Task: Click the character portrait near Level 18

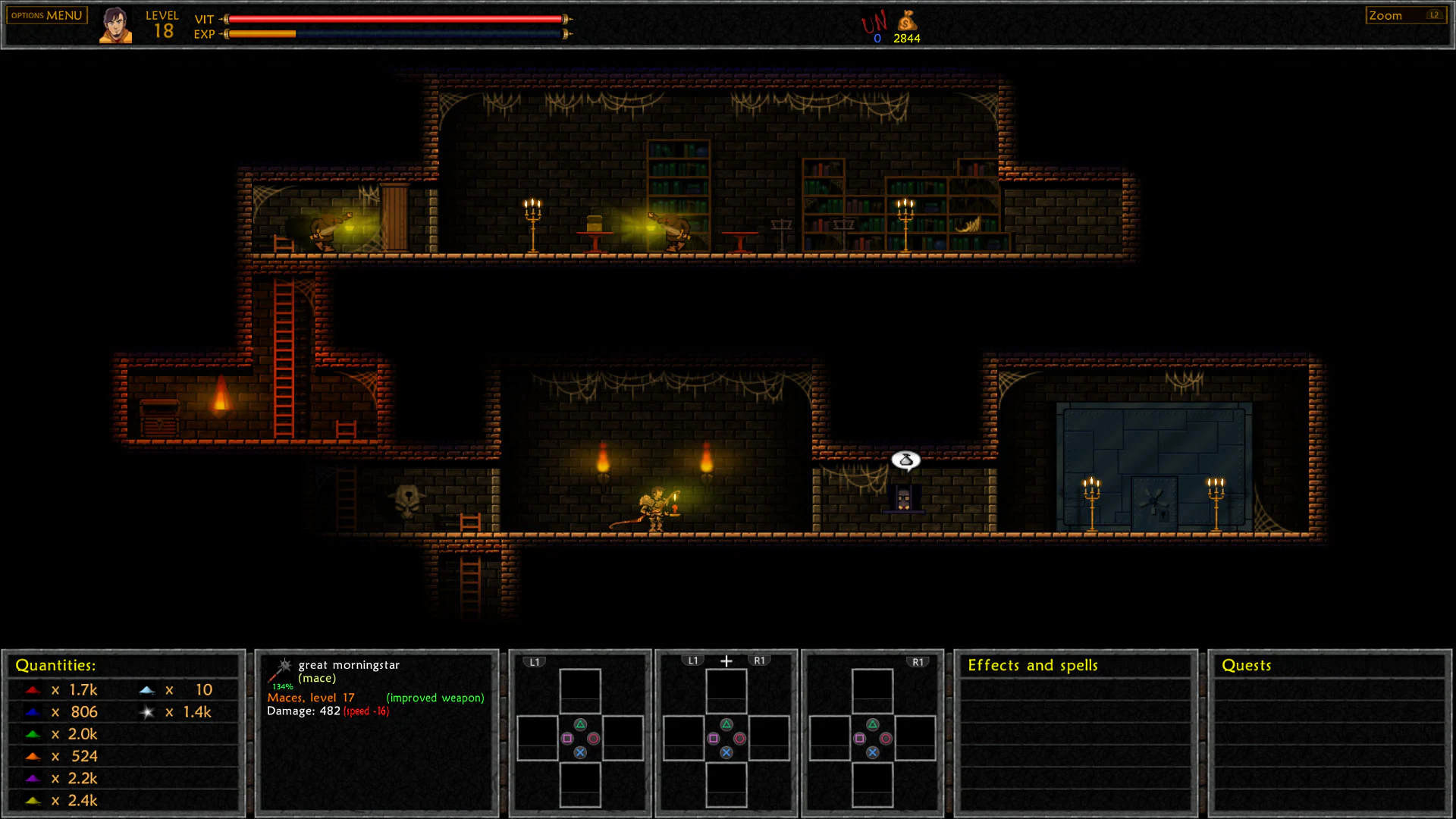Action: tap(115, 24)
